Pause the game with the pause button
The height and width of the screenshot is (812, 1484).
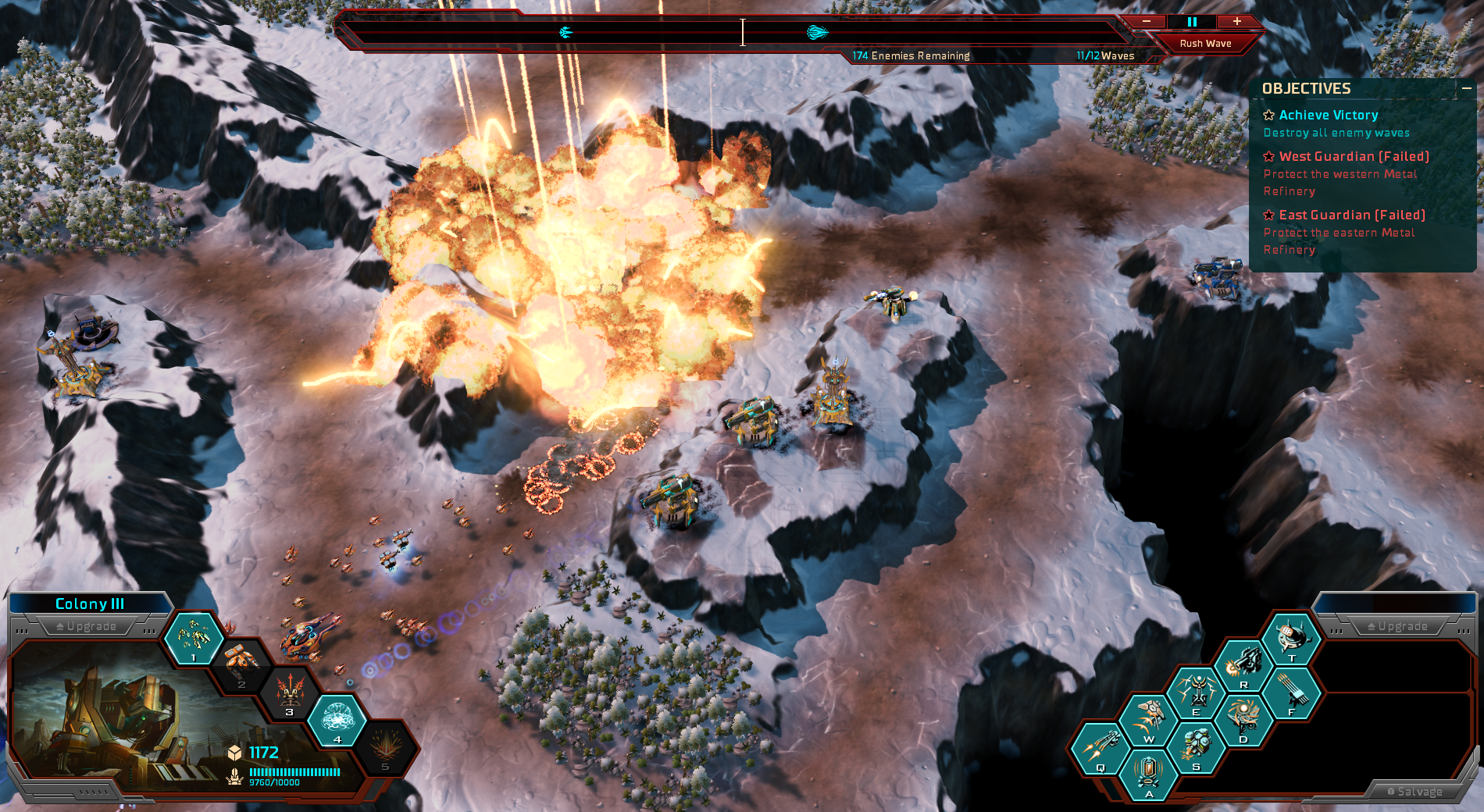pos(1192,22)
